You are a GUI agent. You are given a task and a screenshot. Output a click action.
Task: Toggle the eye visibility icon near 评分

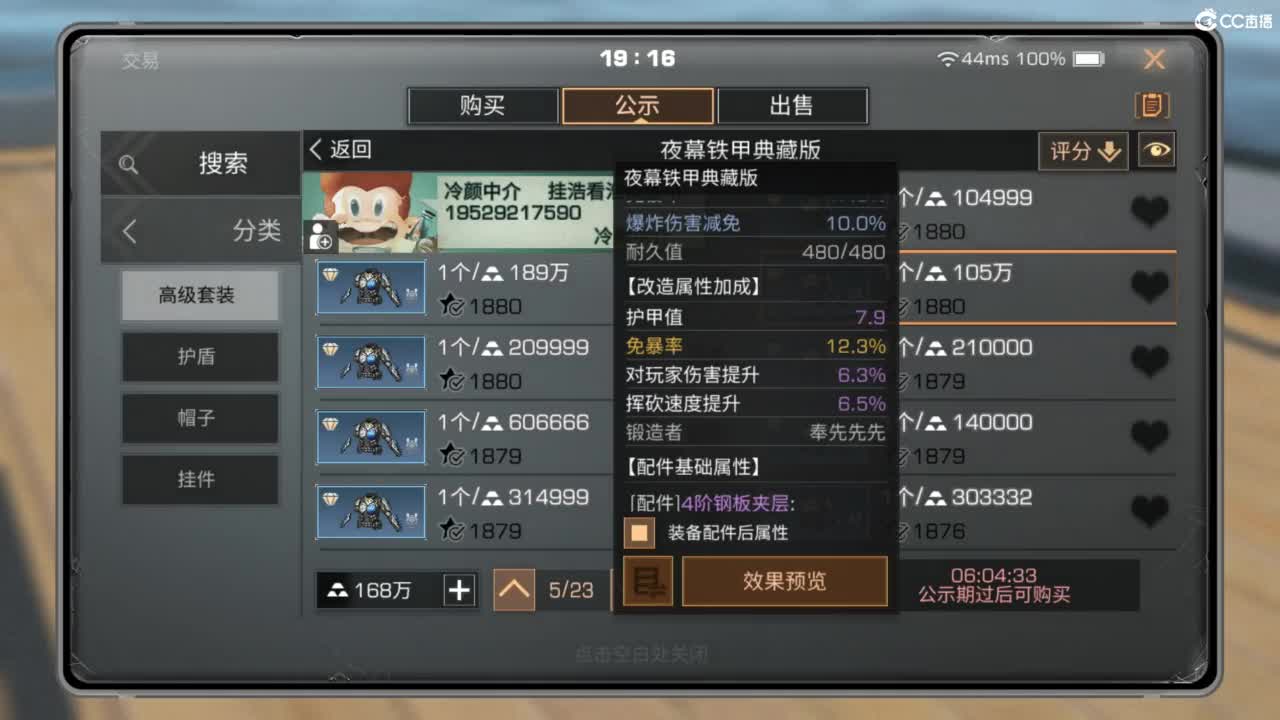click(1156, 151)
